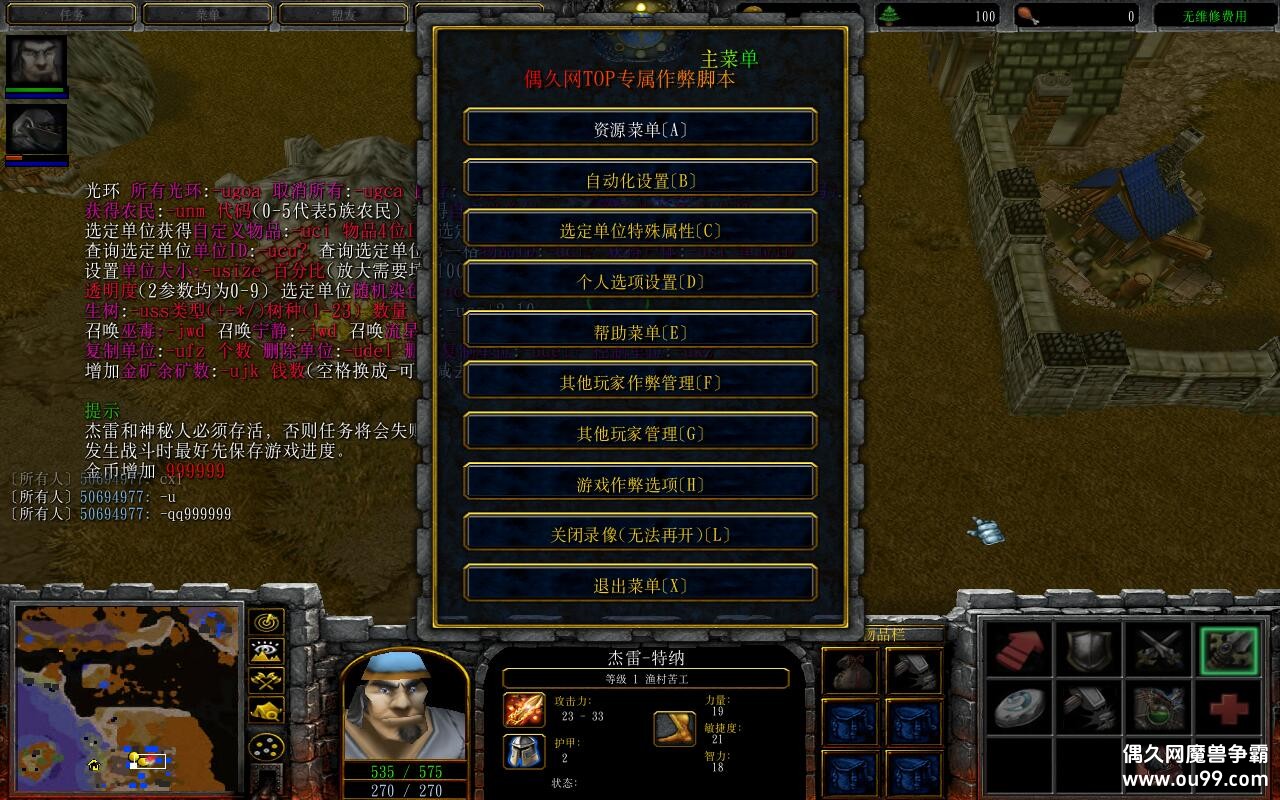Click the white discus item icon

click(1018, 710)
